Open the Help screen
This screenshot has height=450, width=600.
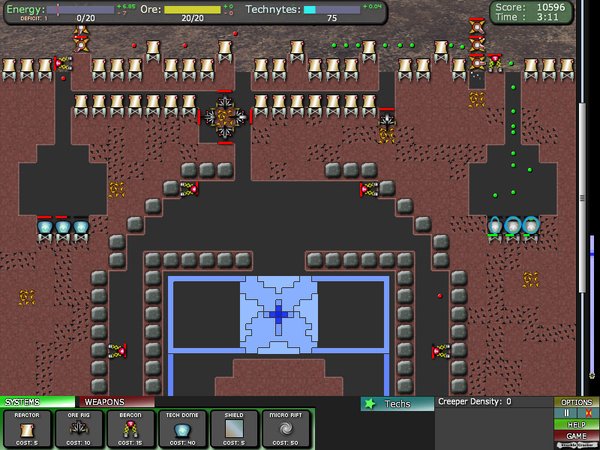pyautogui.click(x=576, y=424)
